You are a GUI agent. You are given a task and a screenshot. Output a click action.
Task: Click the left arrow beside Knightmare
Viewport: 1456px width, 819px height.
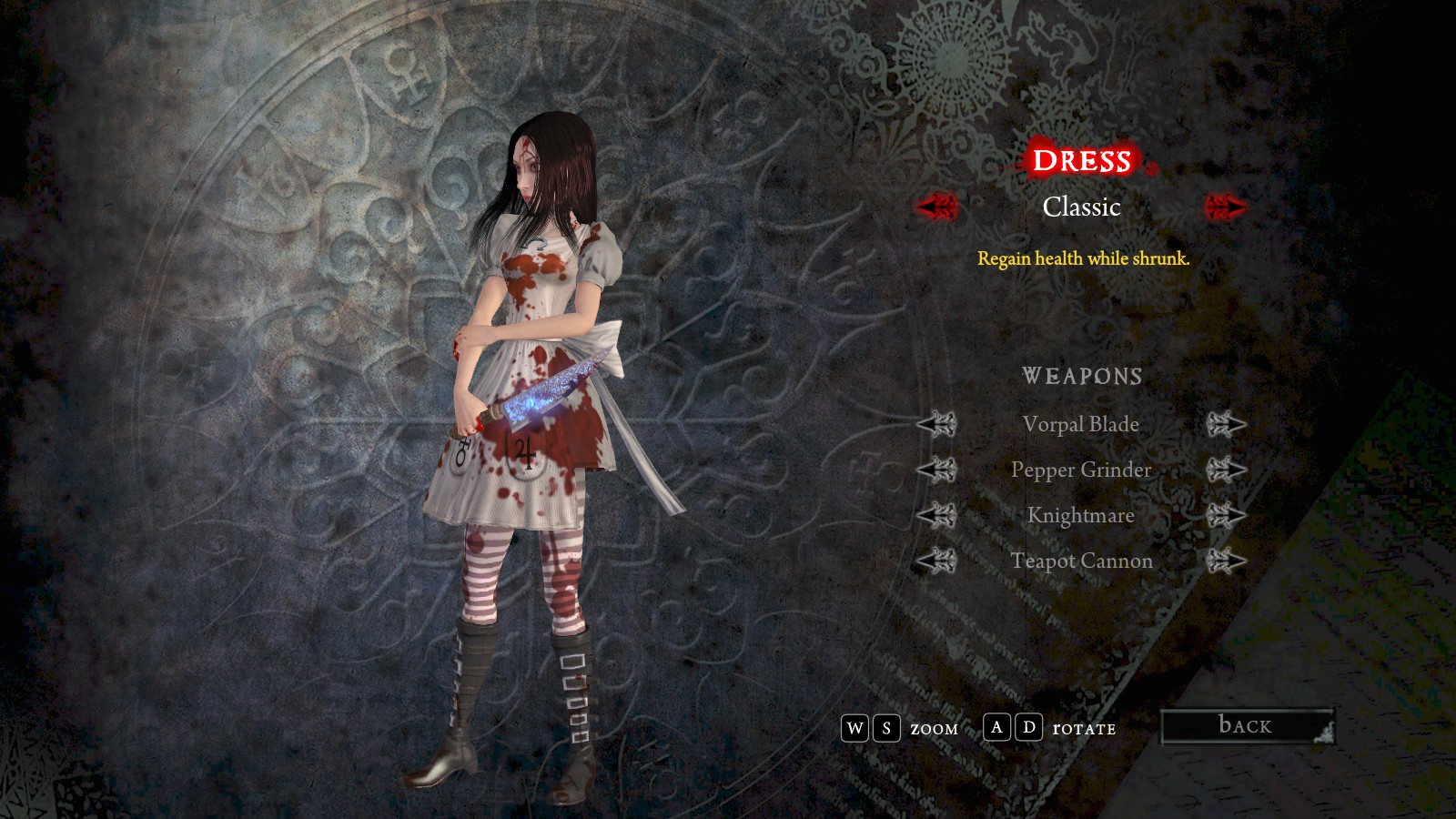point(936,515)
